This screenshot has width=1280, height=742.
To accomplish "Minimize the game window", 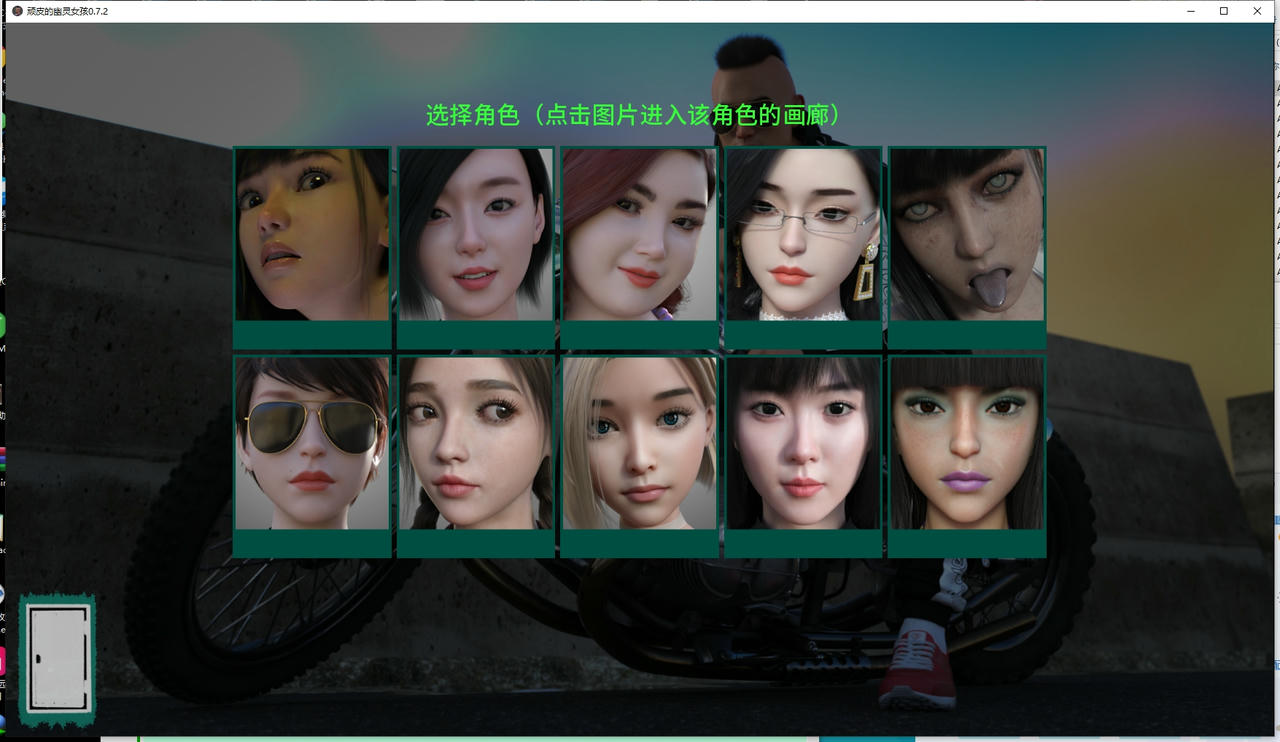I will pyautogui.click(x=1190, y=11).
